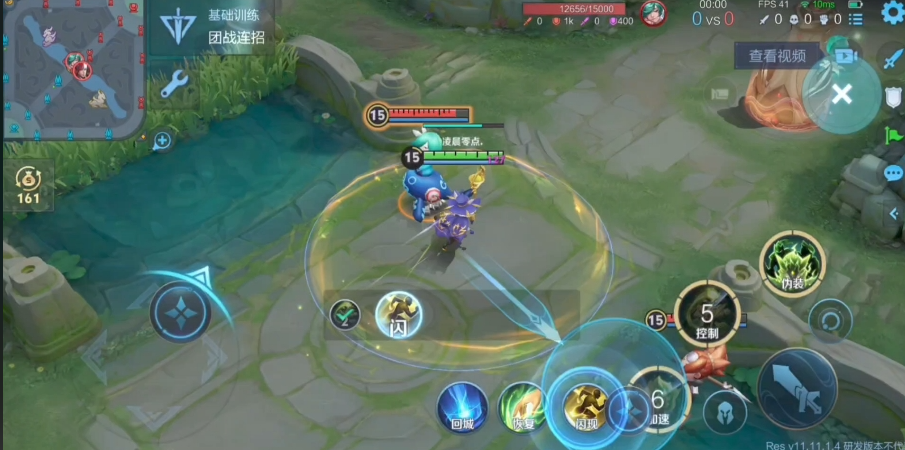905x450 pixels.
Task: Click the 查看视频 button
Action: coord(777,56)
